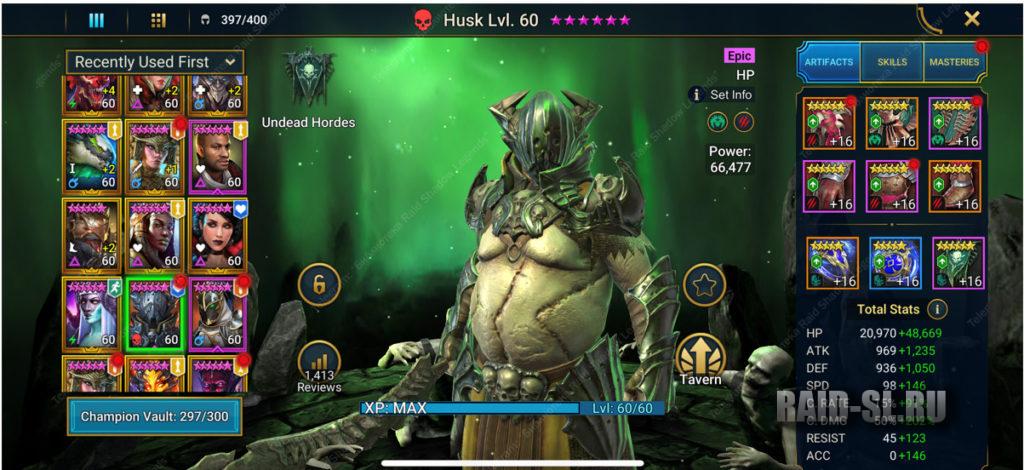Inspect the blue-bordered amulet artifact
This screenshot has width=1024, height=470.
click(x=895, y=263)
